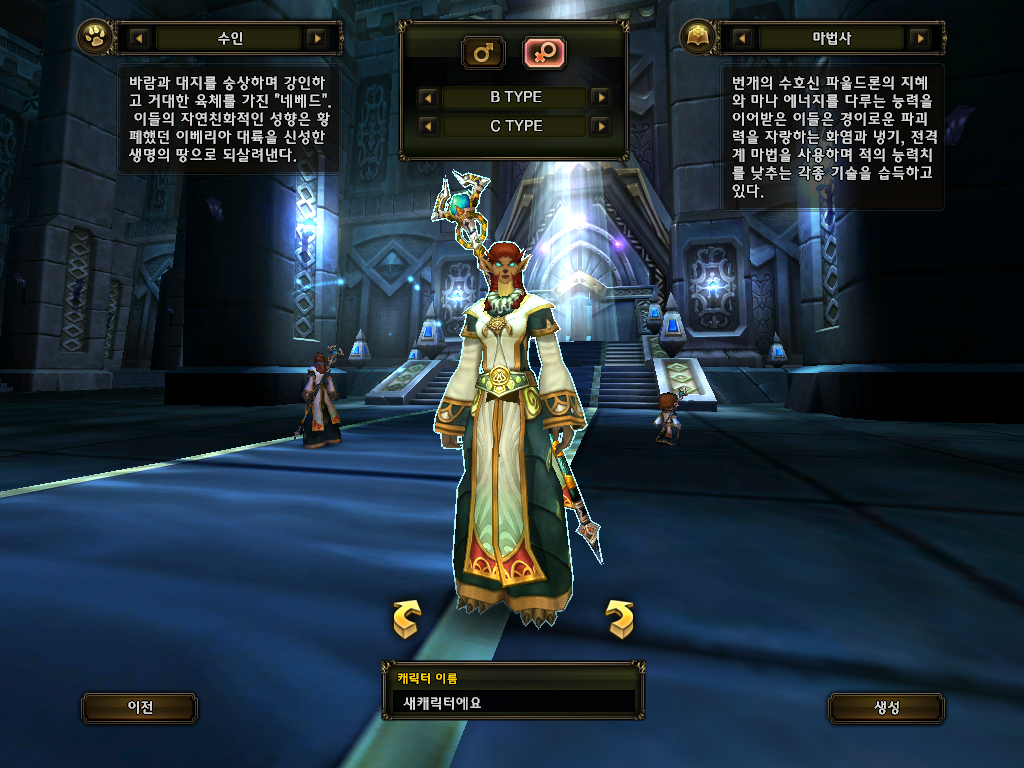Switch to next option right of C TYPE
Screen dimensions: 1024x768
[600, 126]
